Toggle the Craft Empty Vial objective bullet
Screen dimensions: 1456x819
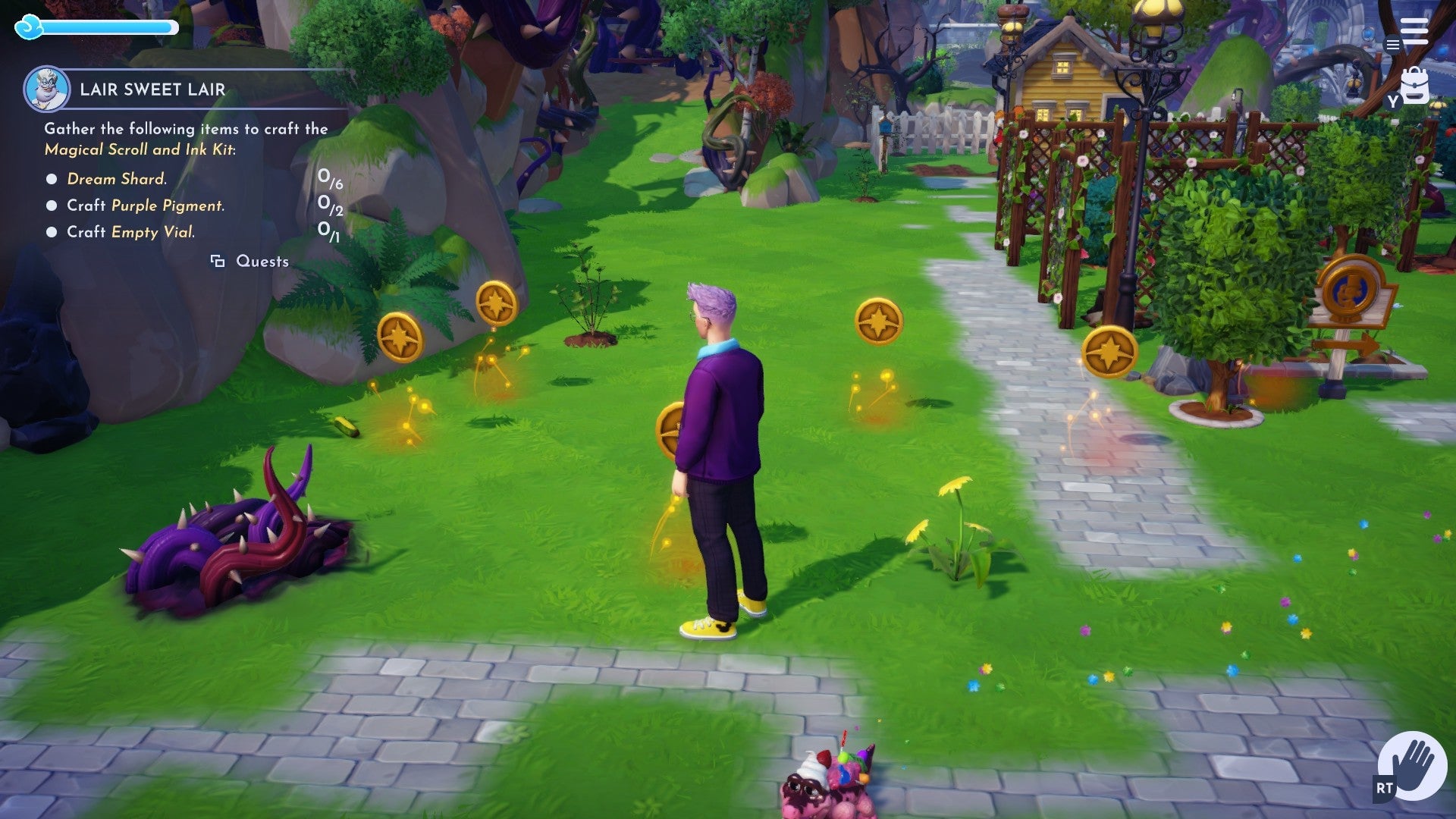click(51, 232)
